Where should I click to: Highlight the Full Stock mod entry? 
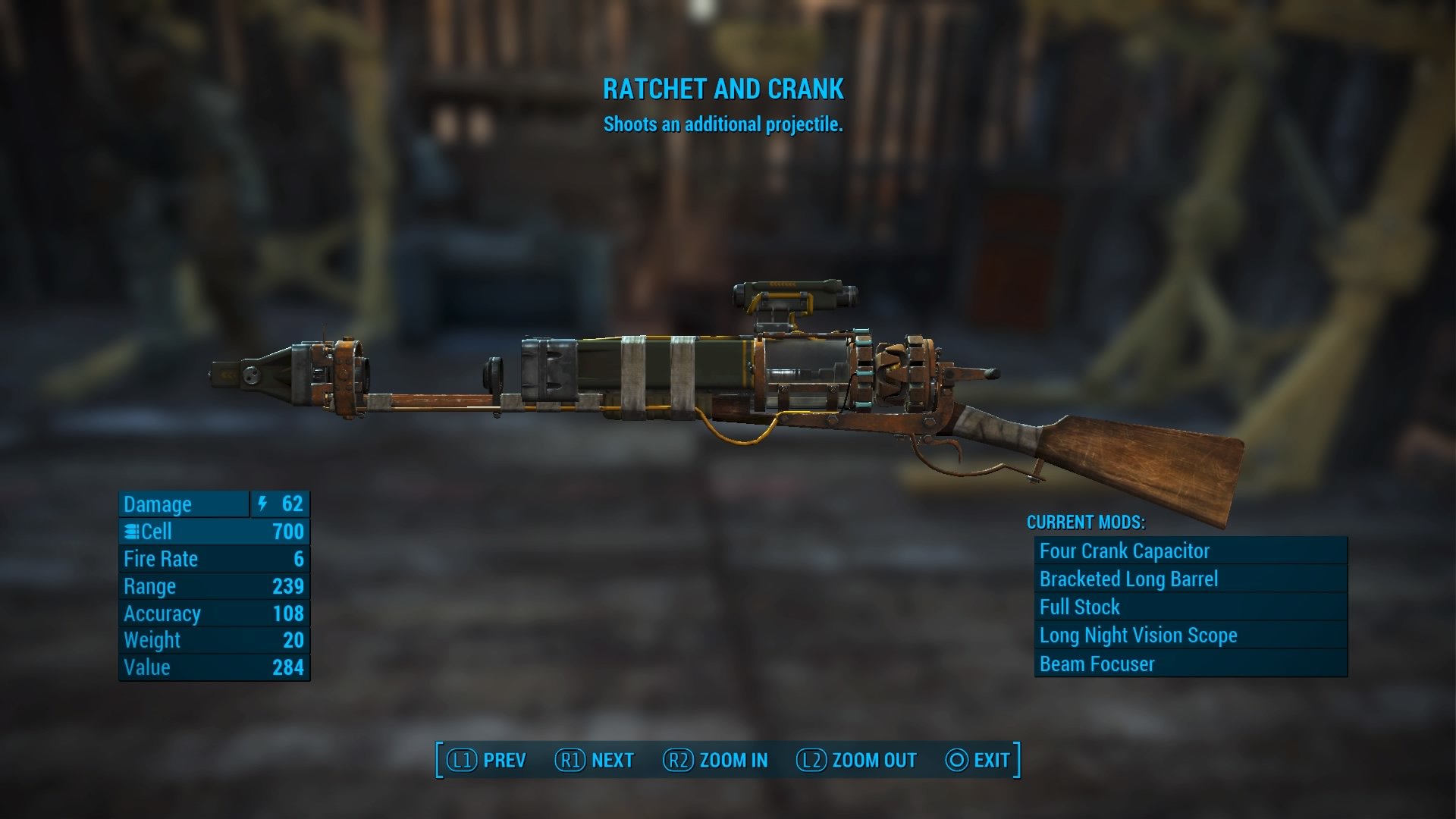[1190, 607]
